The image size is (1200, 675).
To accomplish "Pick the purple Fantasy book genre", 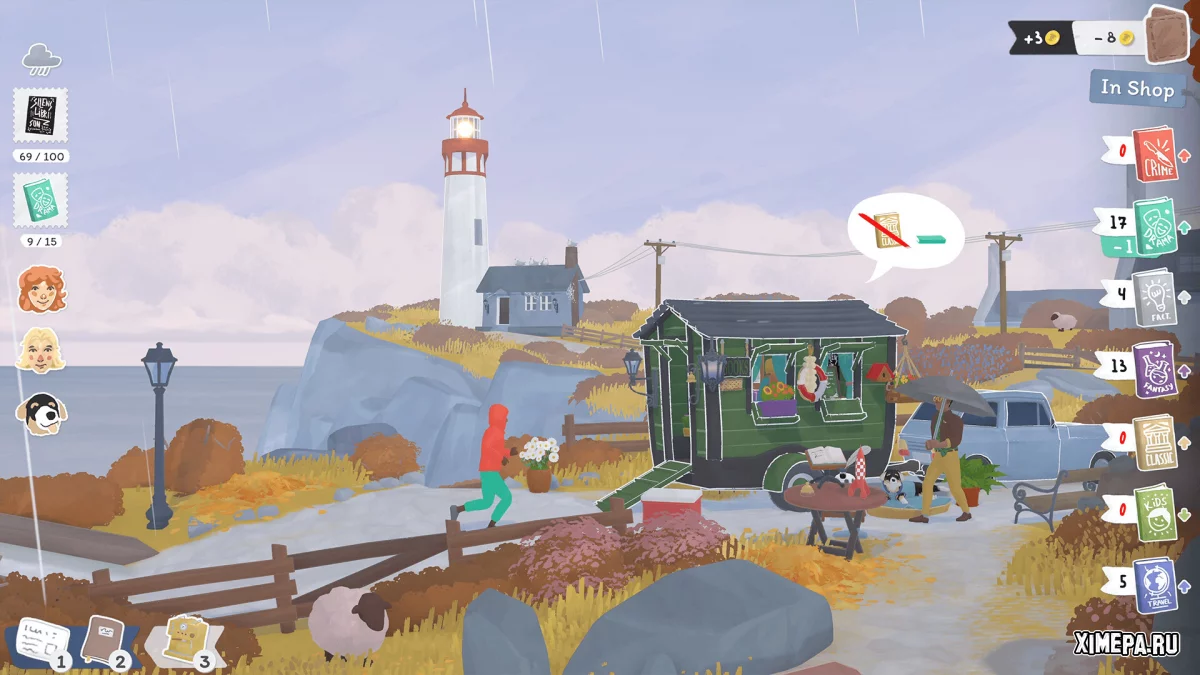I will 1154,368.
